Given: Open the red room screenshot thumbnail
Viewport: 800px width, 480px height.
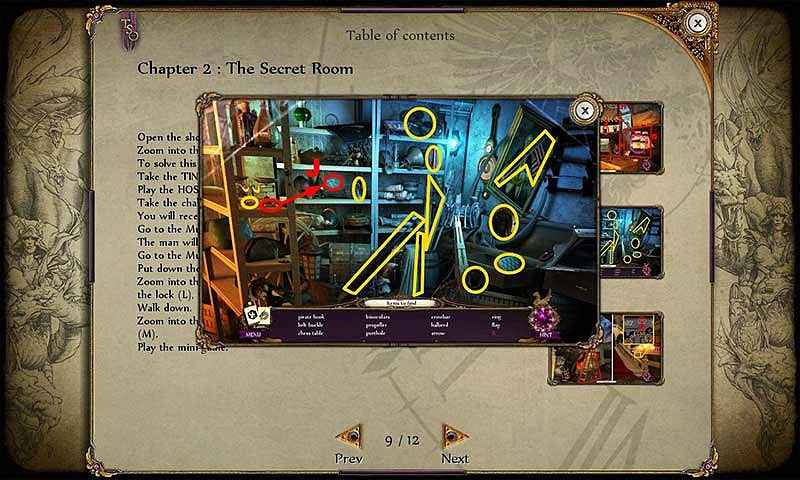Looking at the screenshot, I should click(x=630, y=135).
